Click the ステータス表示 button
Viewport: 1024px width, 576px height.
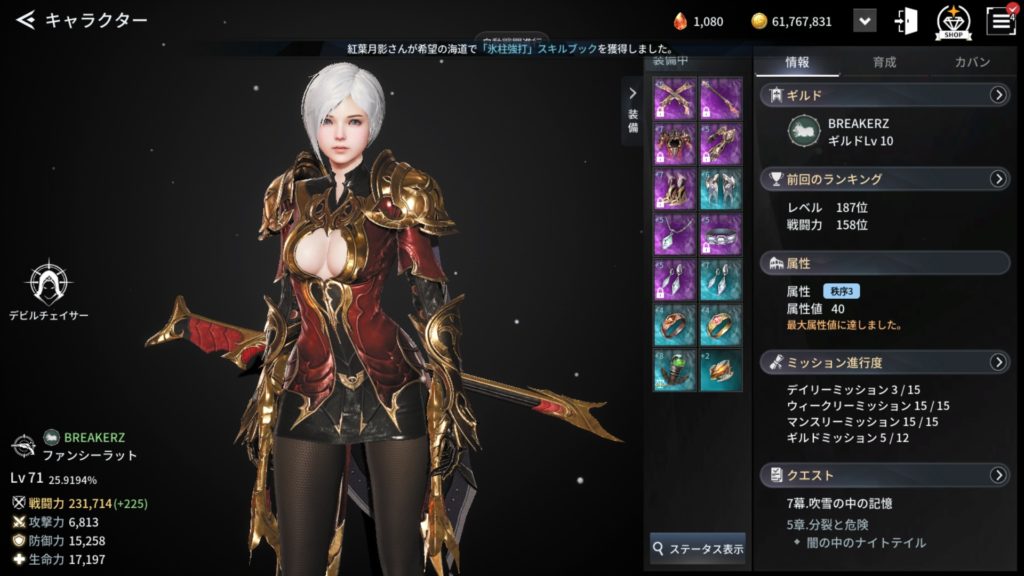tap(698, 548)
